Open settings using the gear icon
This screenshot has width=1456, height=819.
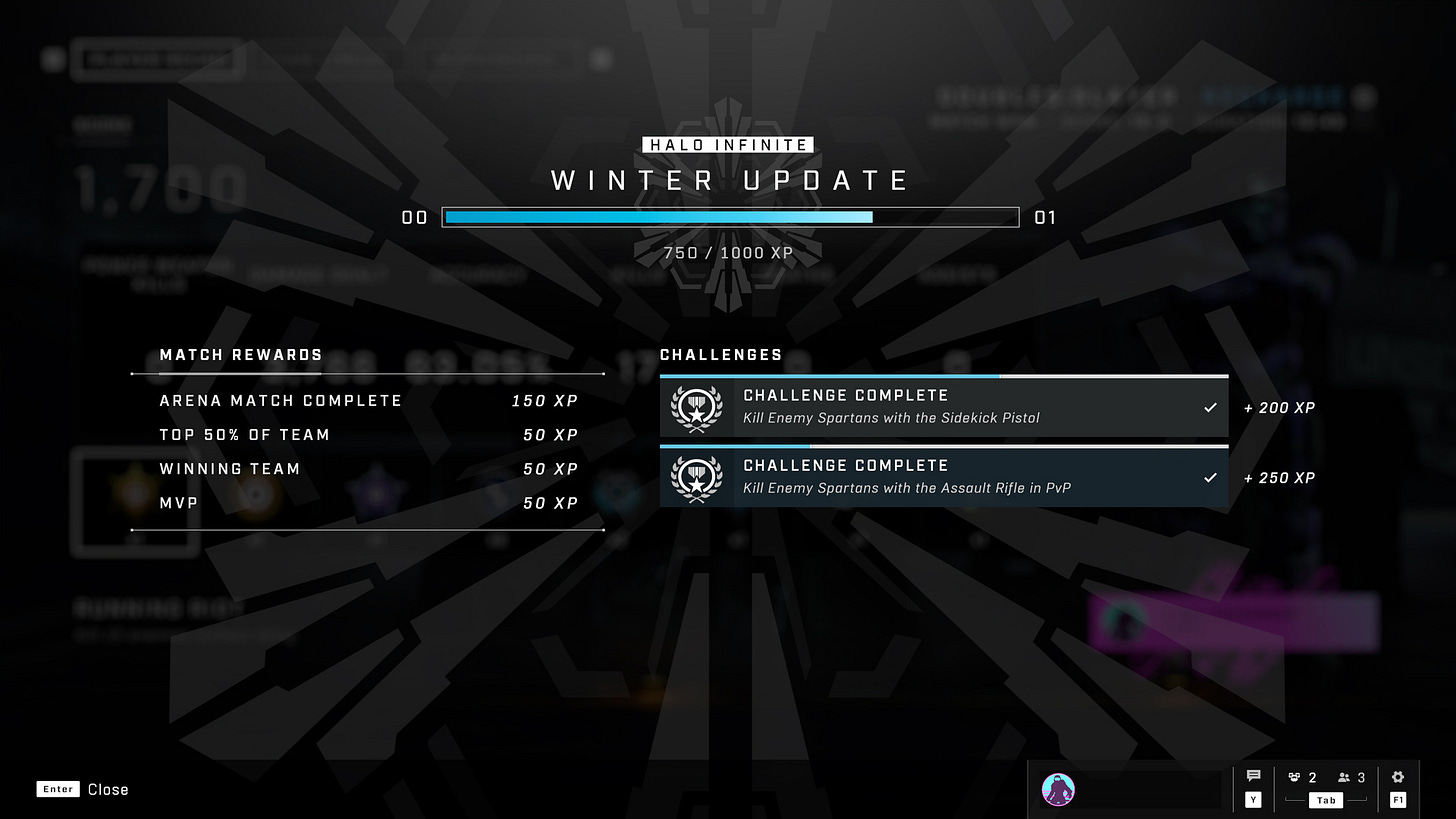[x=1398, y=775]
